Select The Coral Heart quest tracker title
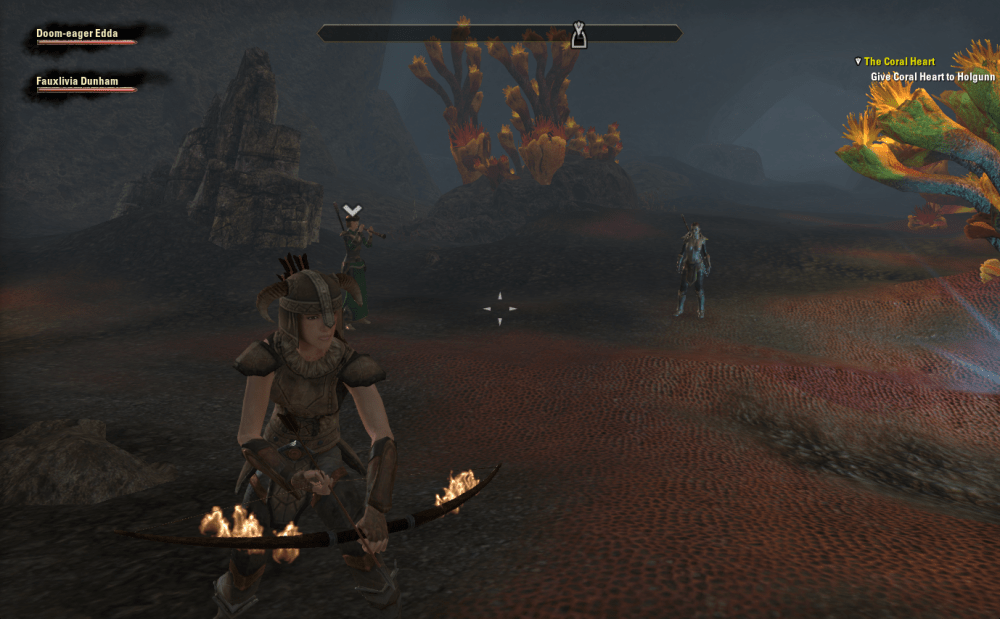 [x=899, y=62]
